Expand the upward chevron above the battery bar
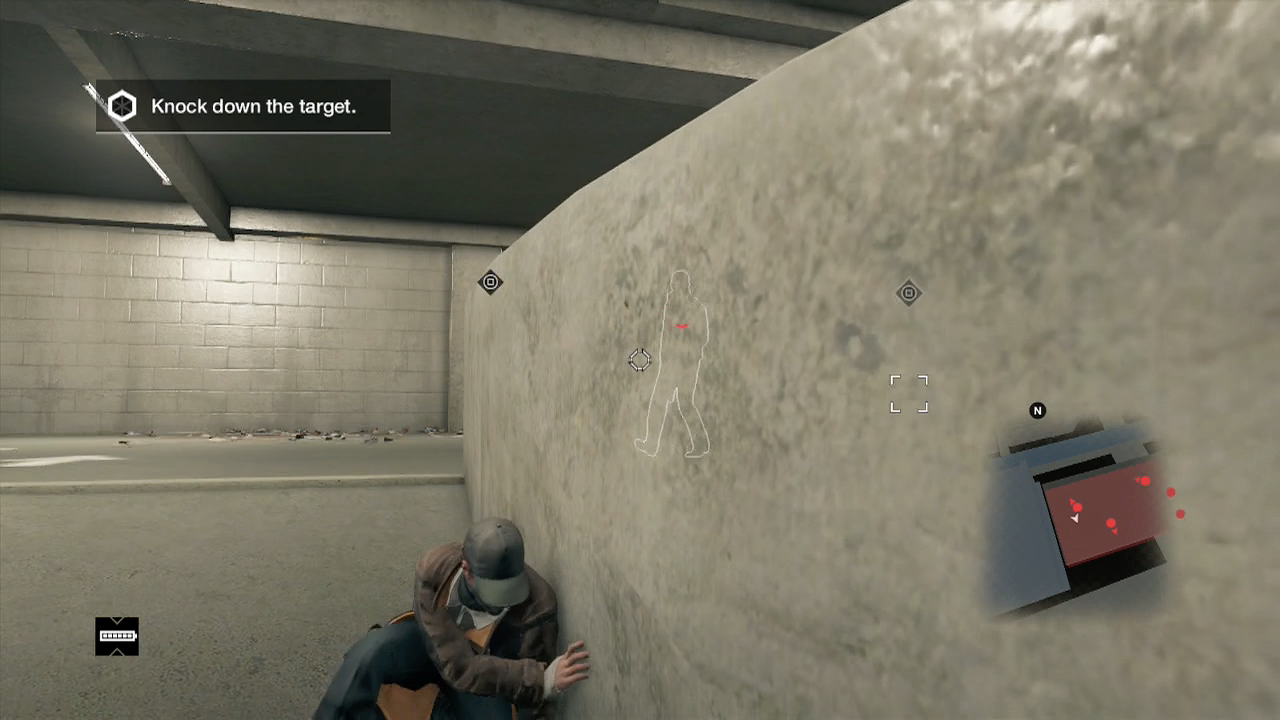This screenshot has height=720, width=1280. (117, 620)
